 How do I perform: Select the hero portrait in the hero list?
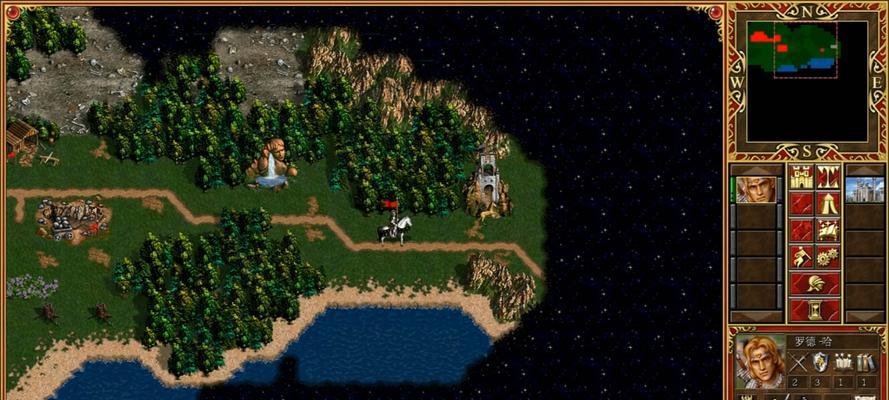755,188
